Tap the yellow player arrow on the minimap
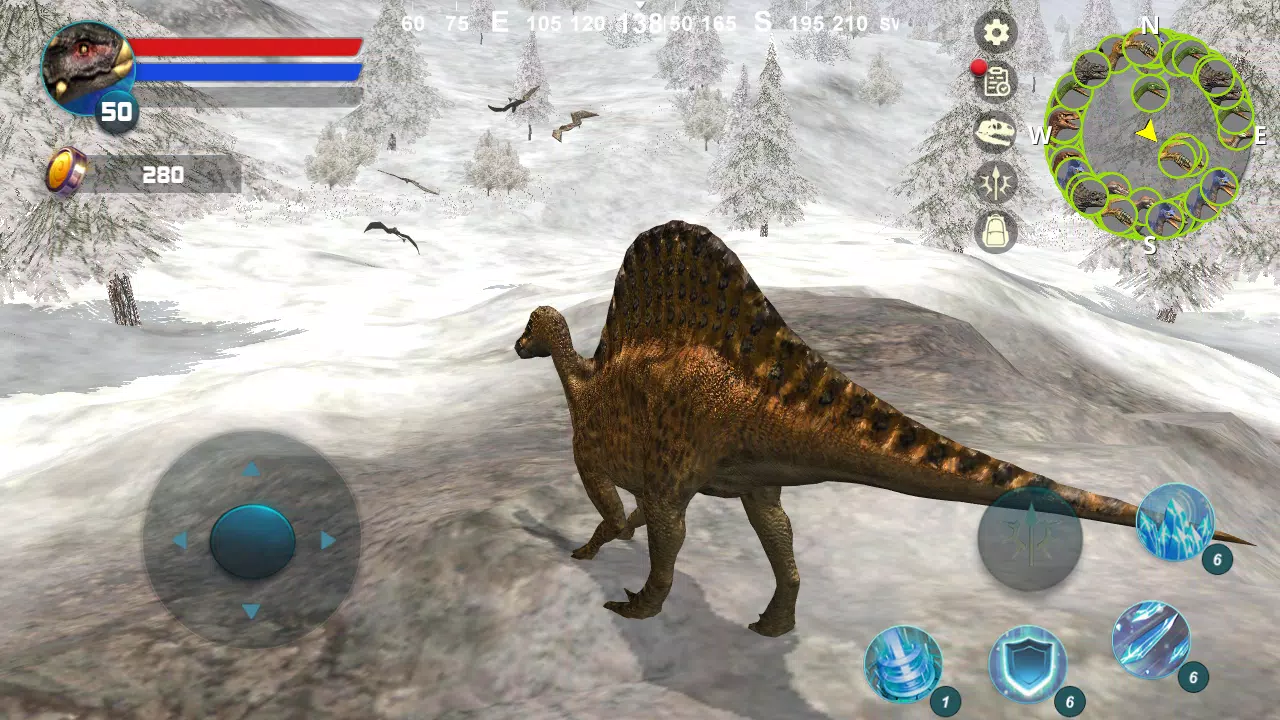 tap(1148, 131)
